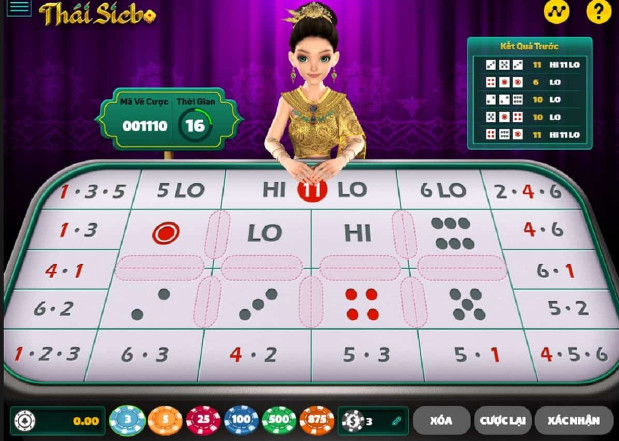The width and height of the screenshot is (619, 441).
Task: Choose the blue 100 chip
Action: point(241,421)
